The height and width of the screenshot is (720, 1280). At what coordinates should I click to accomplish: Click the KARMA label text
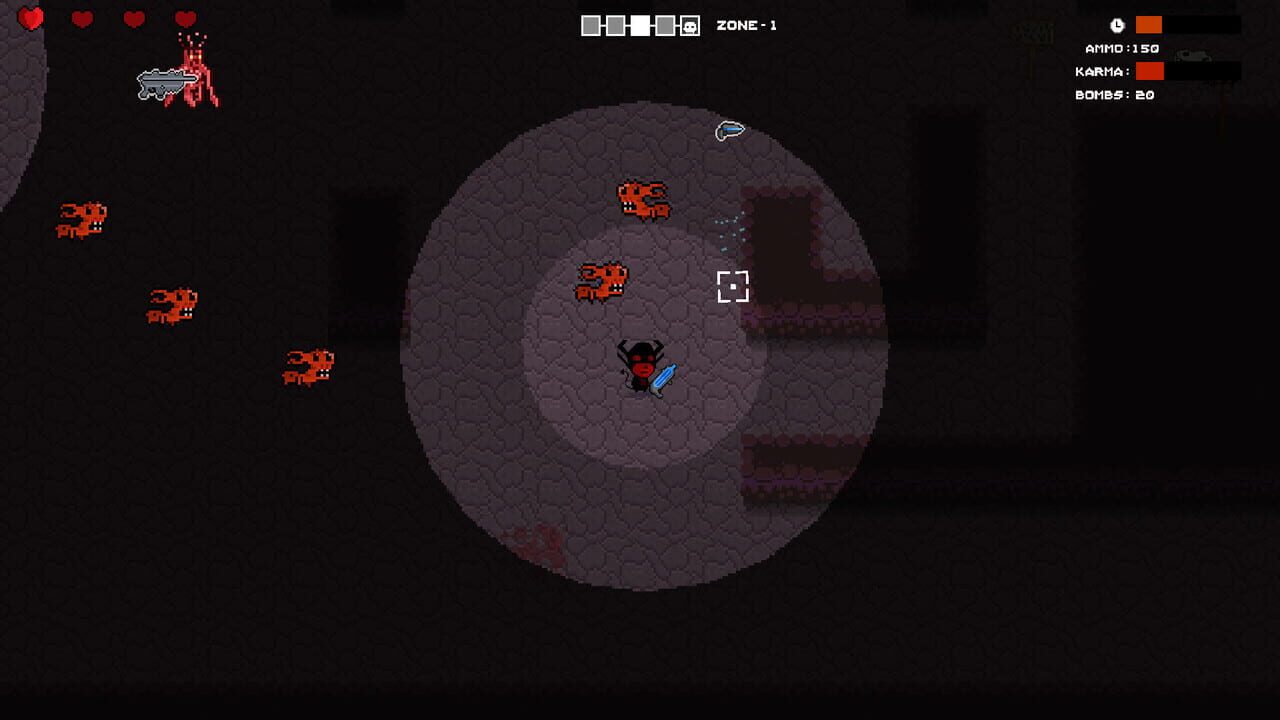pyautogui.click(x=1104, y=71)
